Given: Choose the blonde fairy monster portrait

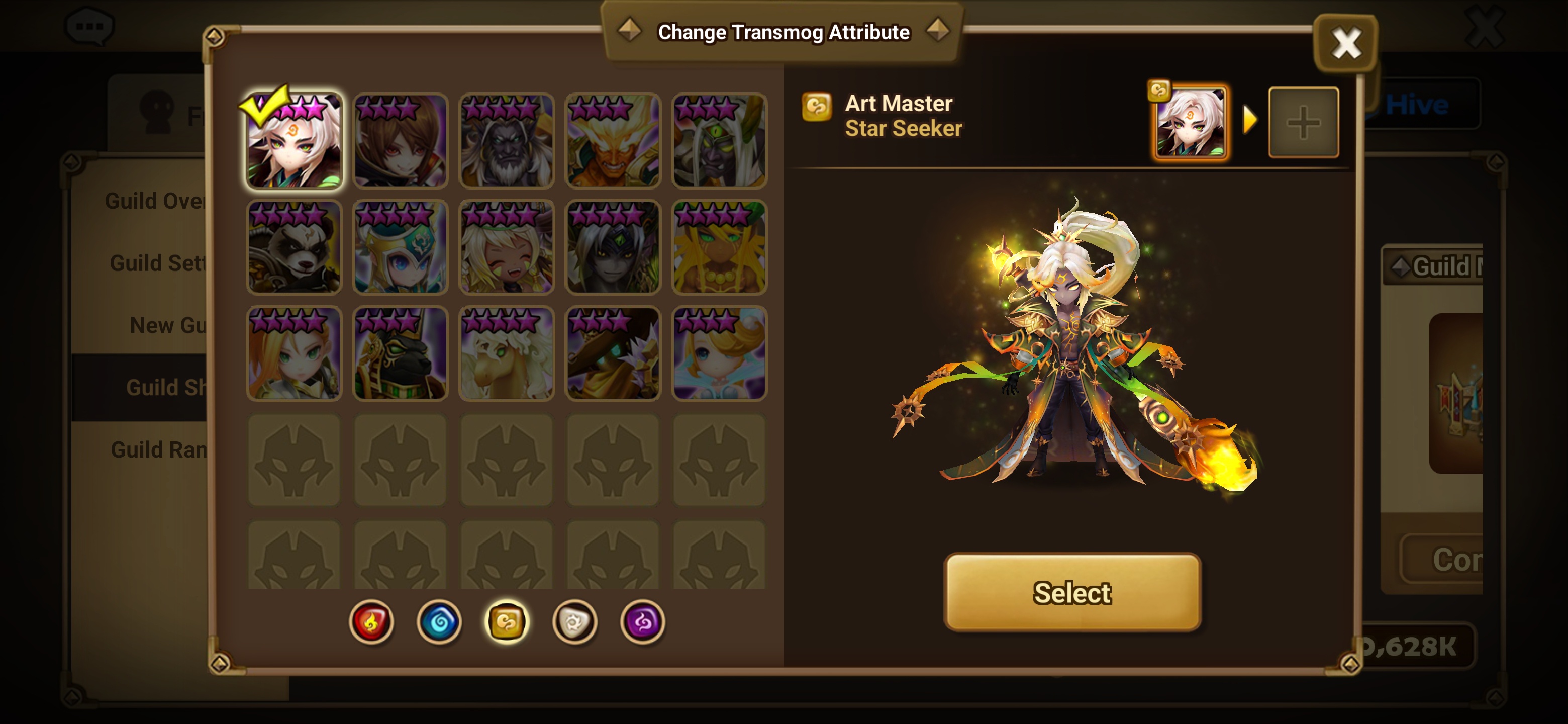Looking at the screenshot, I should tap(719, 353).
